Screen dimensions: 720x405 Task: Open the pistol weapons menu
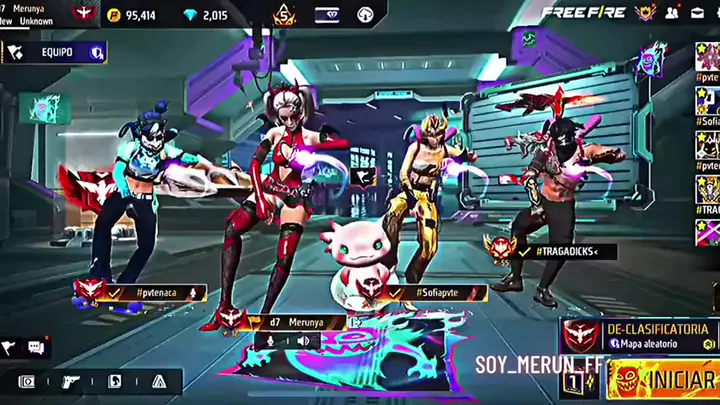(70, 381)
